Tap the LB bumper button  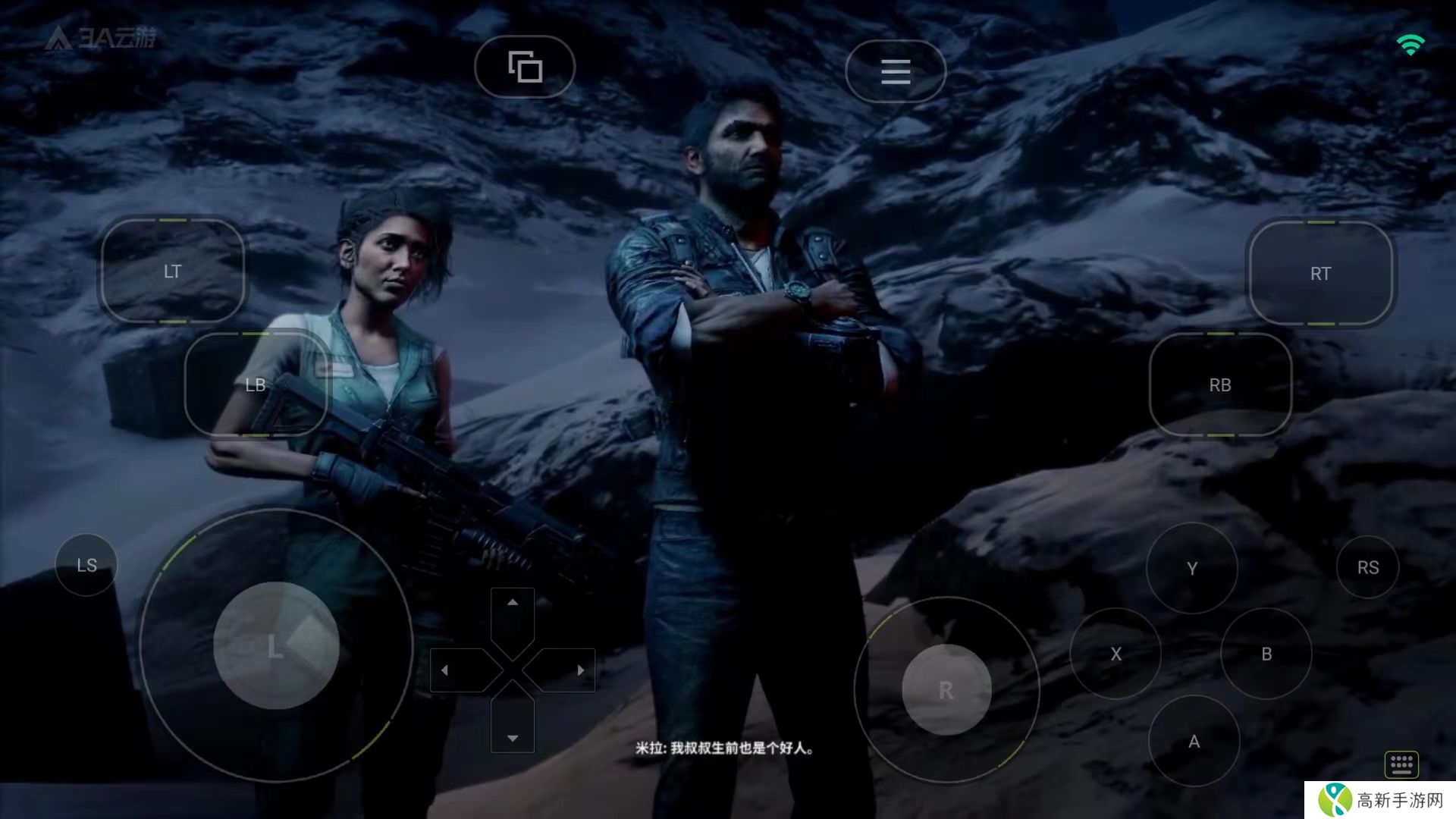tap(256, 384)
